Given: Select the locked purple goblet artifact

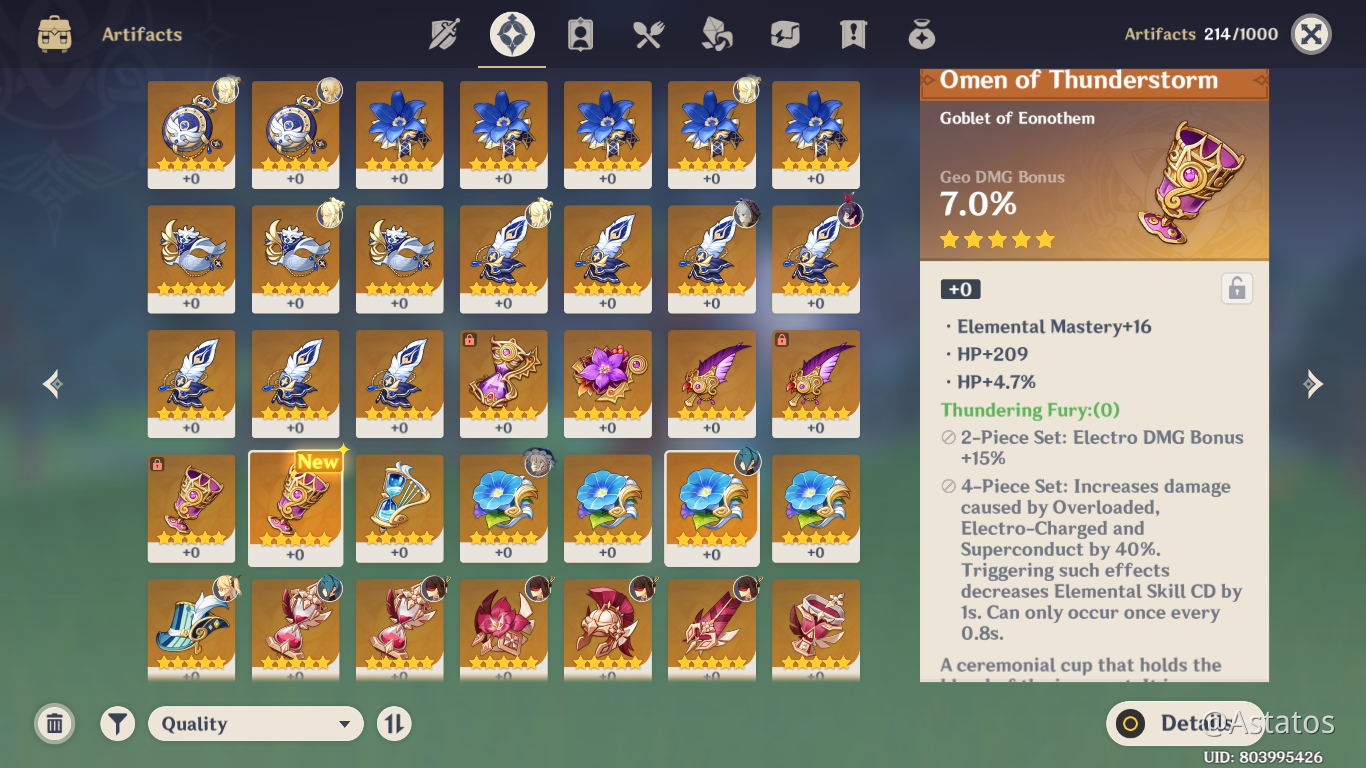Looking at the screenshot, I should coord(191,508).
